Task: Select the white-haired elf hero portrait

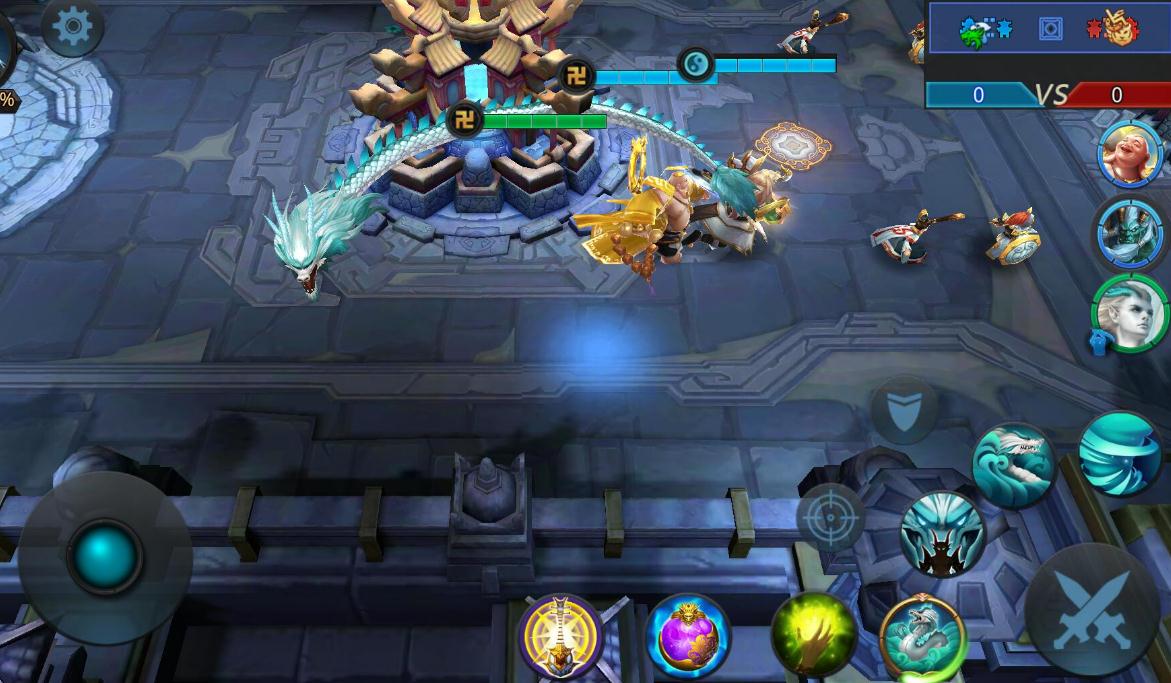Action: [x=1130, y=313]
